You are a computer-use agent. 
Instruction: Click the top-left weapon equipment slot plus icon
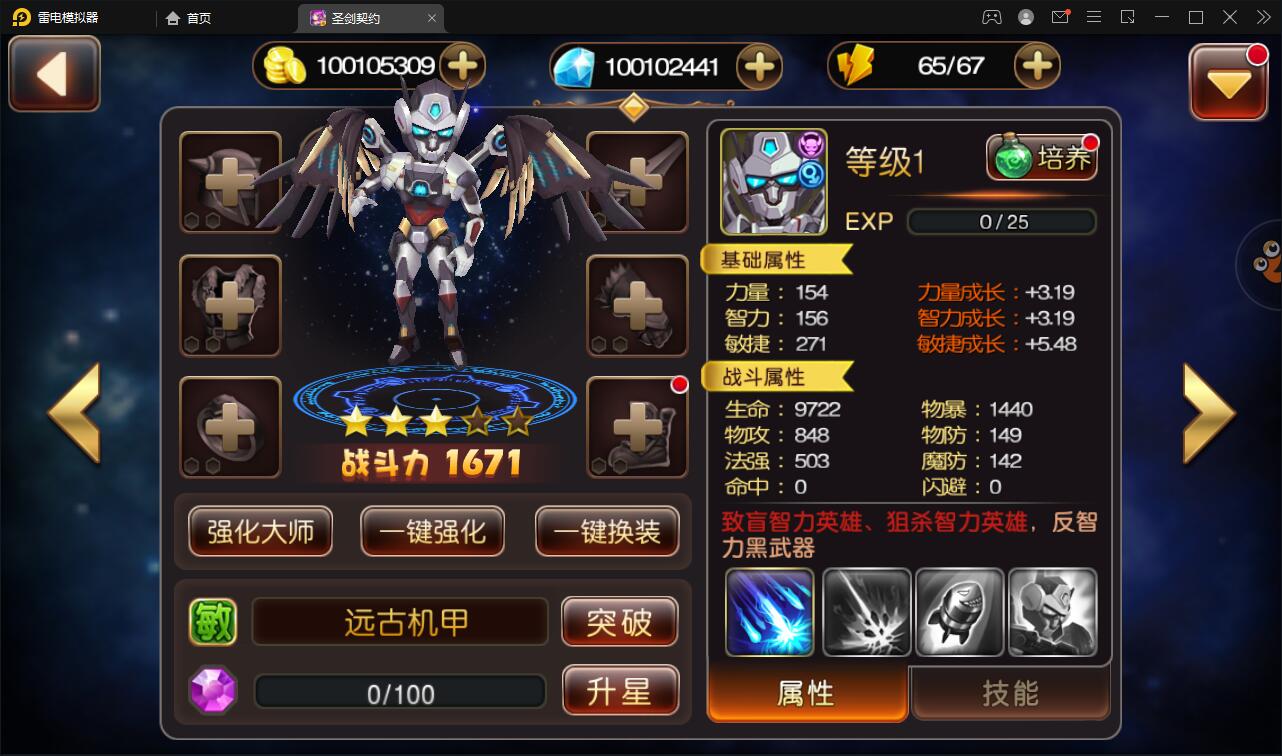[230, 182]
